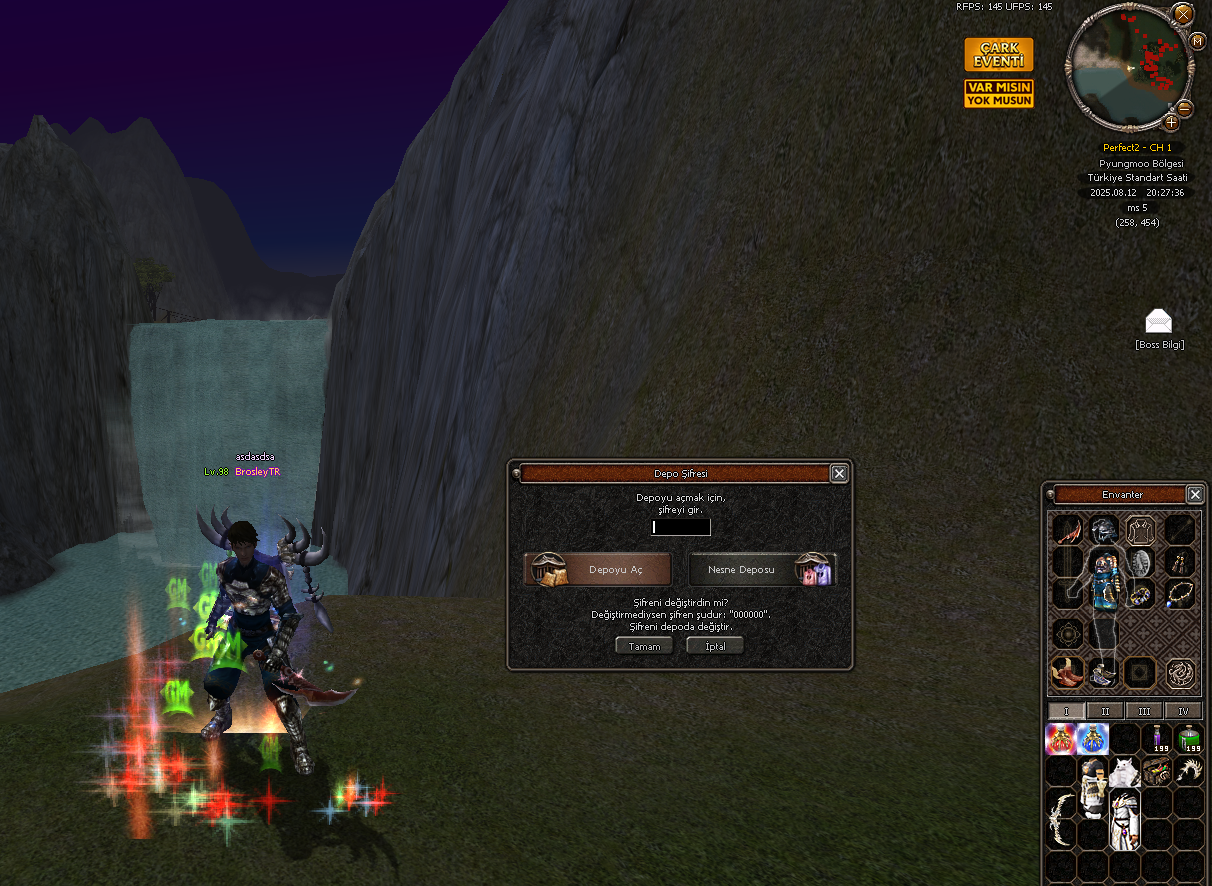The image size is (1212, 886).
Task: Confirm with the Tamam button
Action: [643, 646]
